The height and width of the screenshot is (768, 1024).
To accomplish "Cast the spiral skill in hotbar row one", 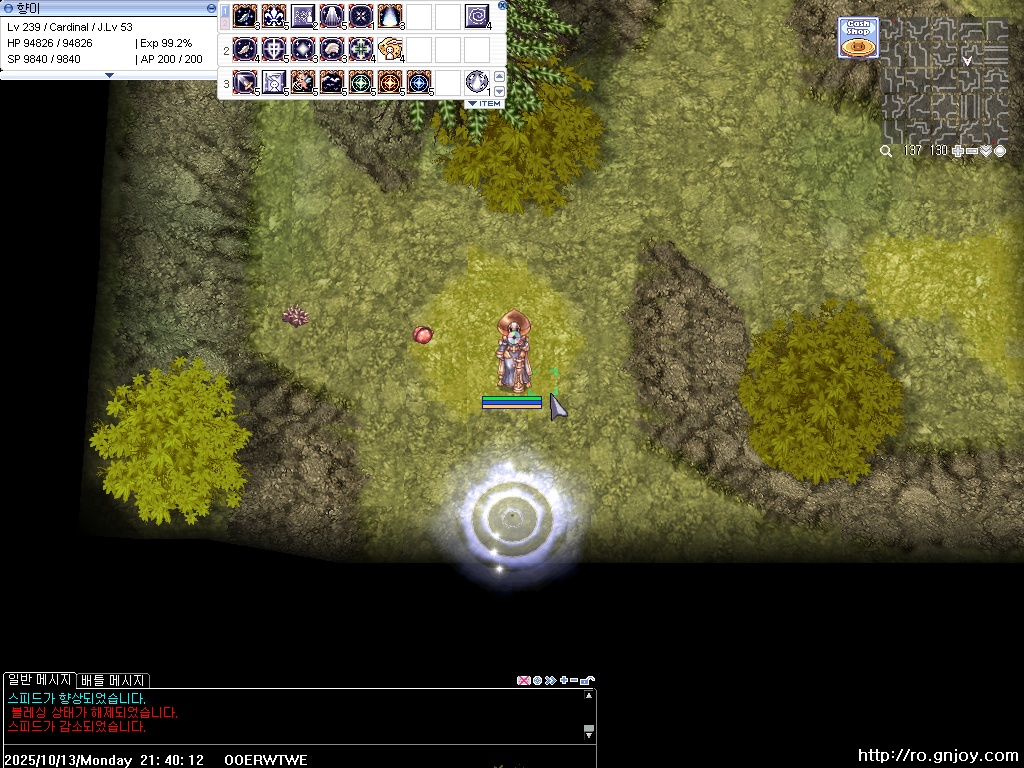I will pyautogui.click(x=477, y=16).
